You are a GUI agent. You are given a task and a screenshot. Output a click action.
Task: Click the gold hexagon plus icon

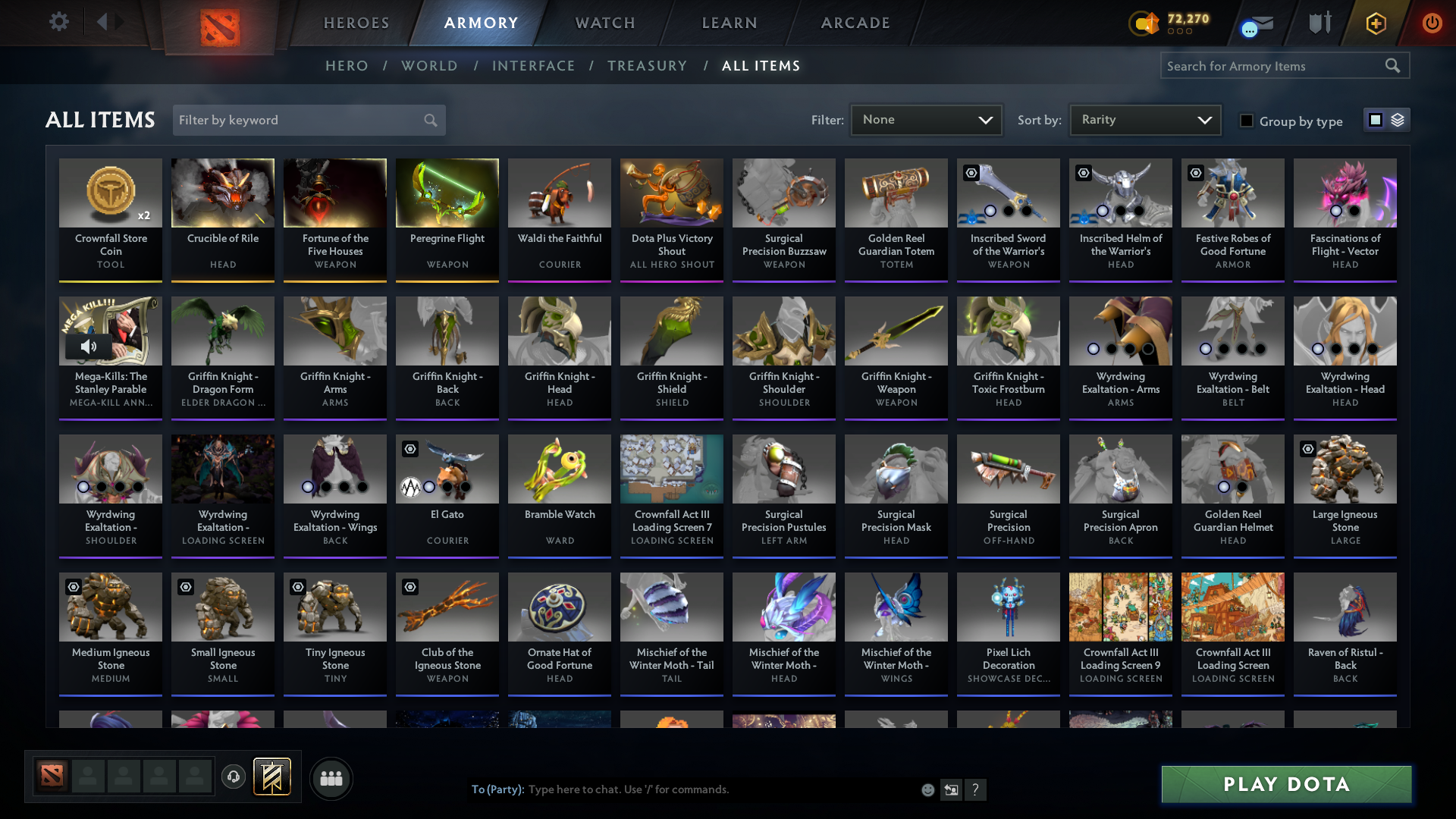pyautogui.click(x=1375, y=22)
